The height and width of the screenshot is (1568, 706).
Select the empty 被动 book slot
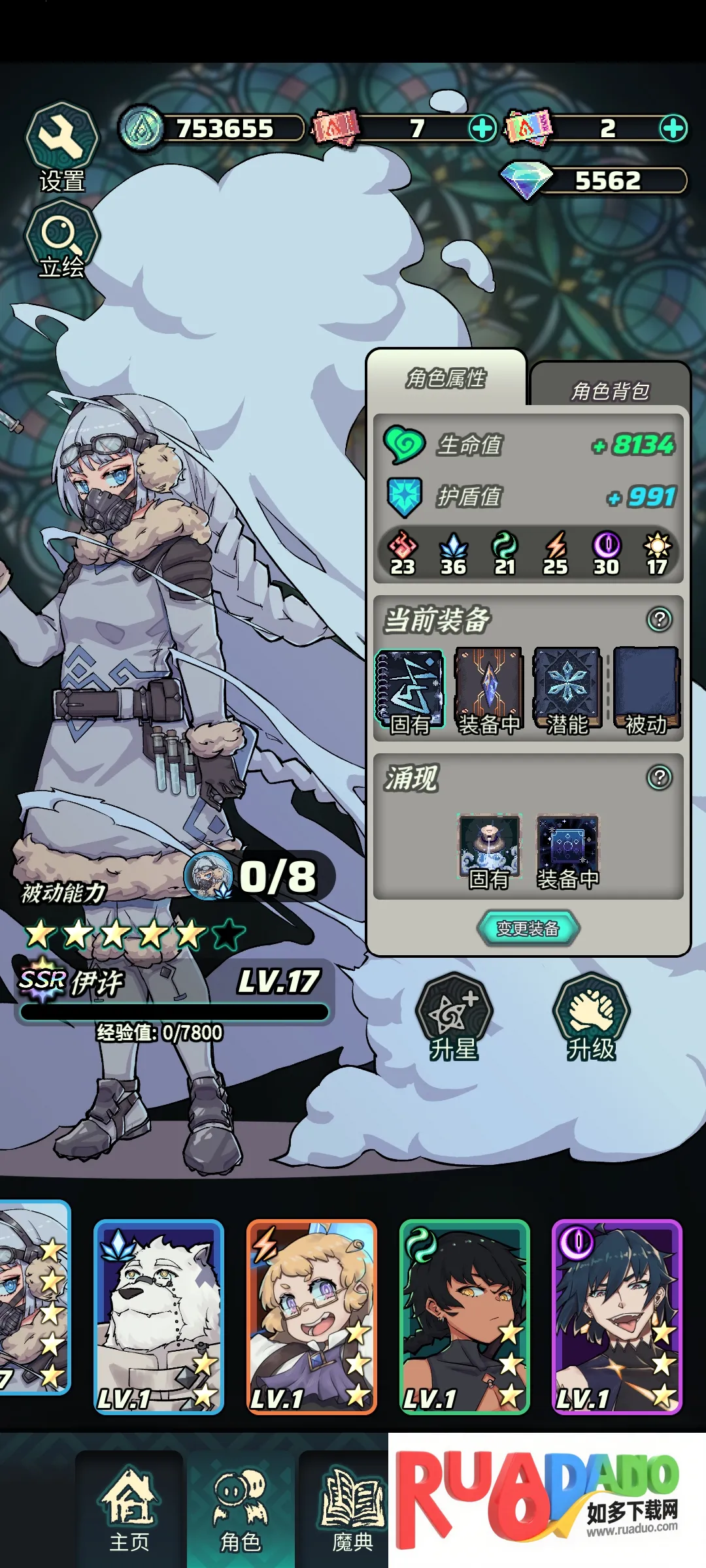646,691
